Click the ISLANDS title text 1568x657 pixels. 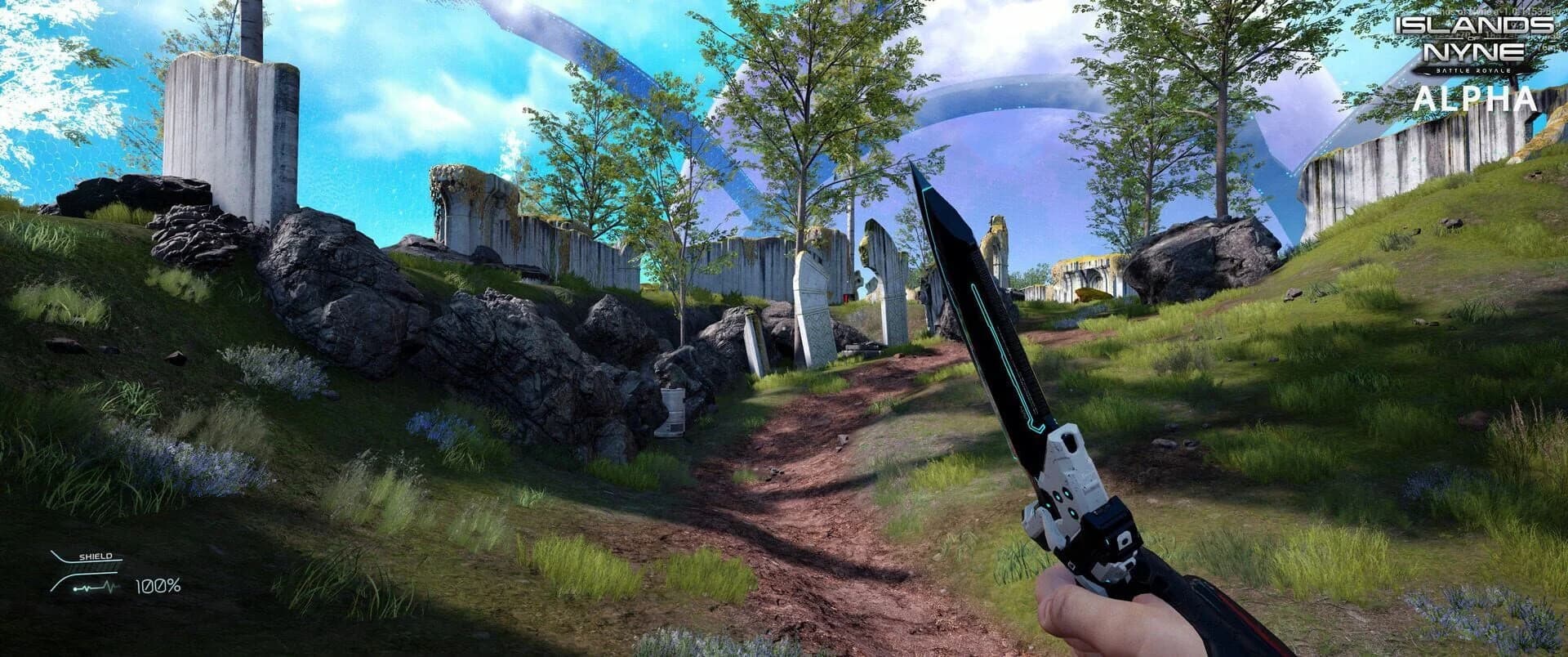[1479, 25]
